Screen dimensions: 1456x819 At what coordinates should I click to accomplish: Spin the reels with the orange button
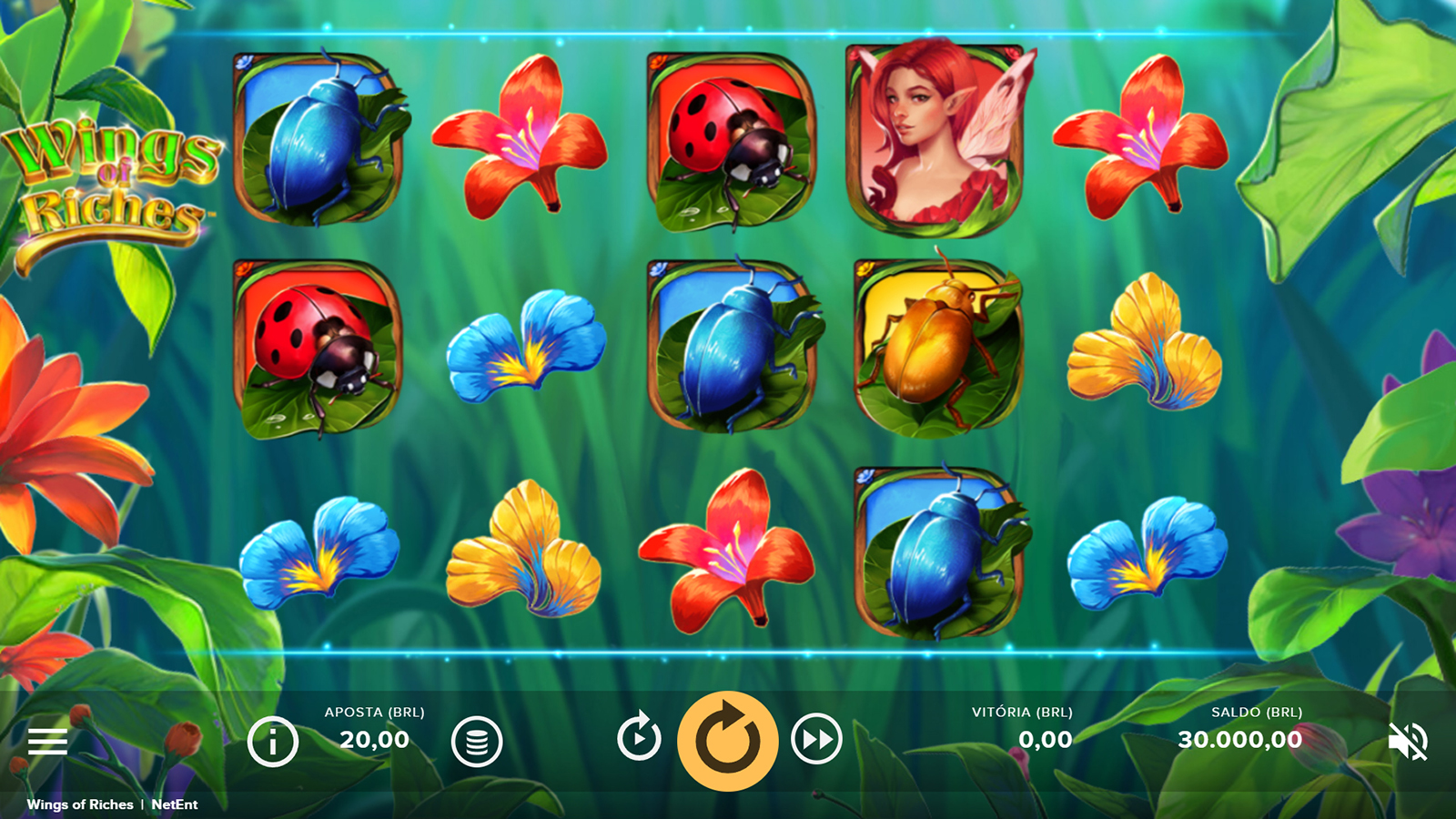point(727,741)
